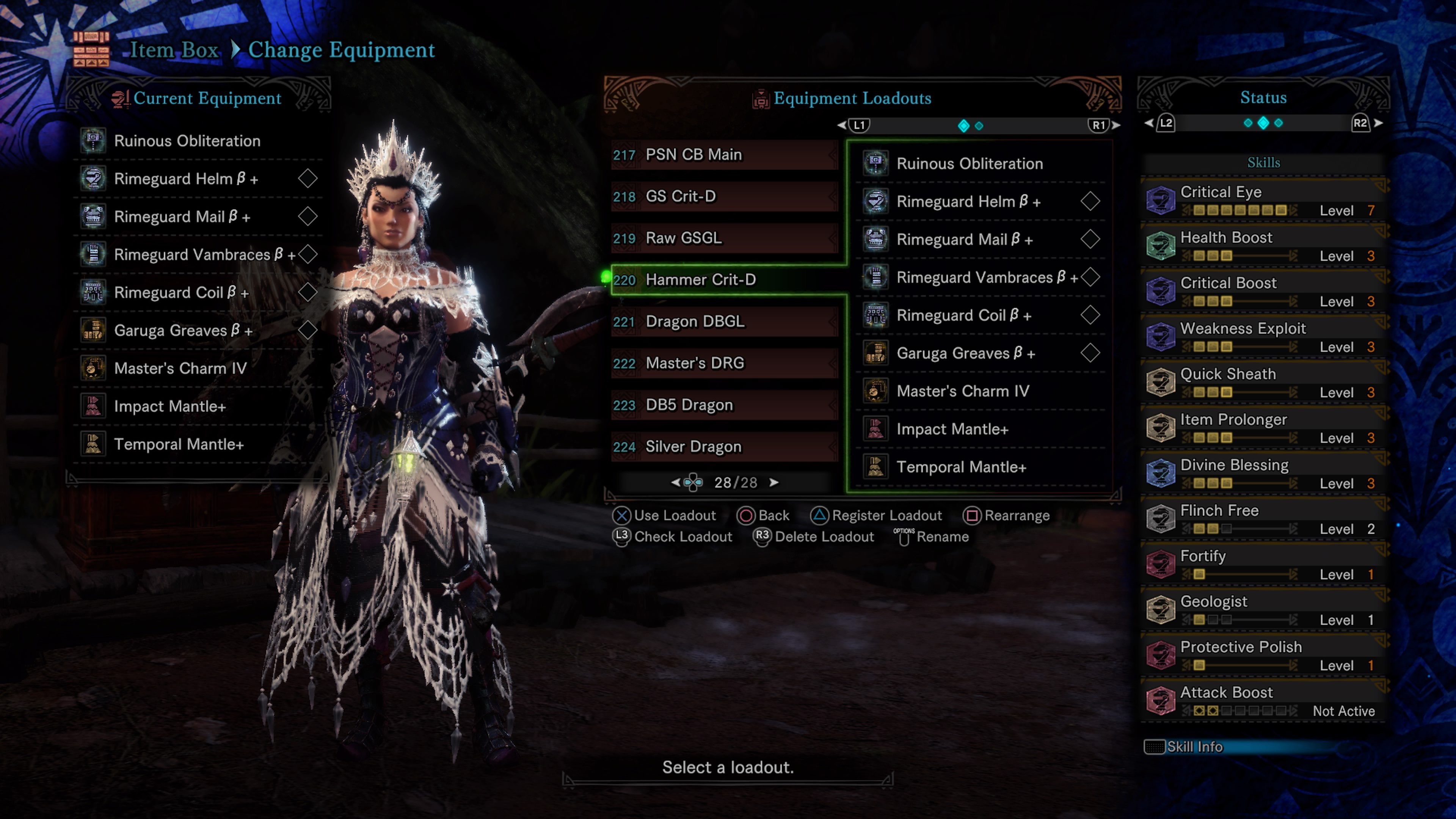This screenshot has height=819, width=1456.
Task: Click the Rimeguard Helm headgear icon
Action: 94,179
